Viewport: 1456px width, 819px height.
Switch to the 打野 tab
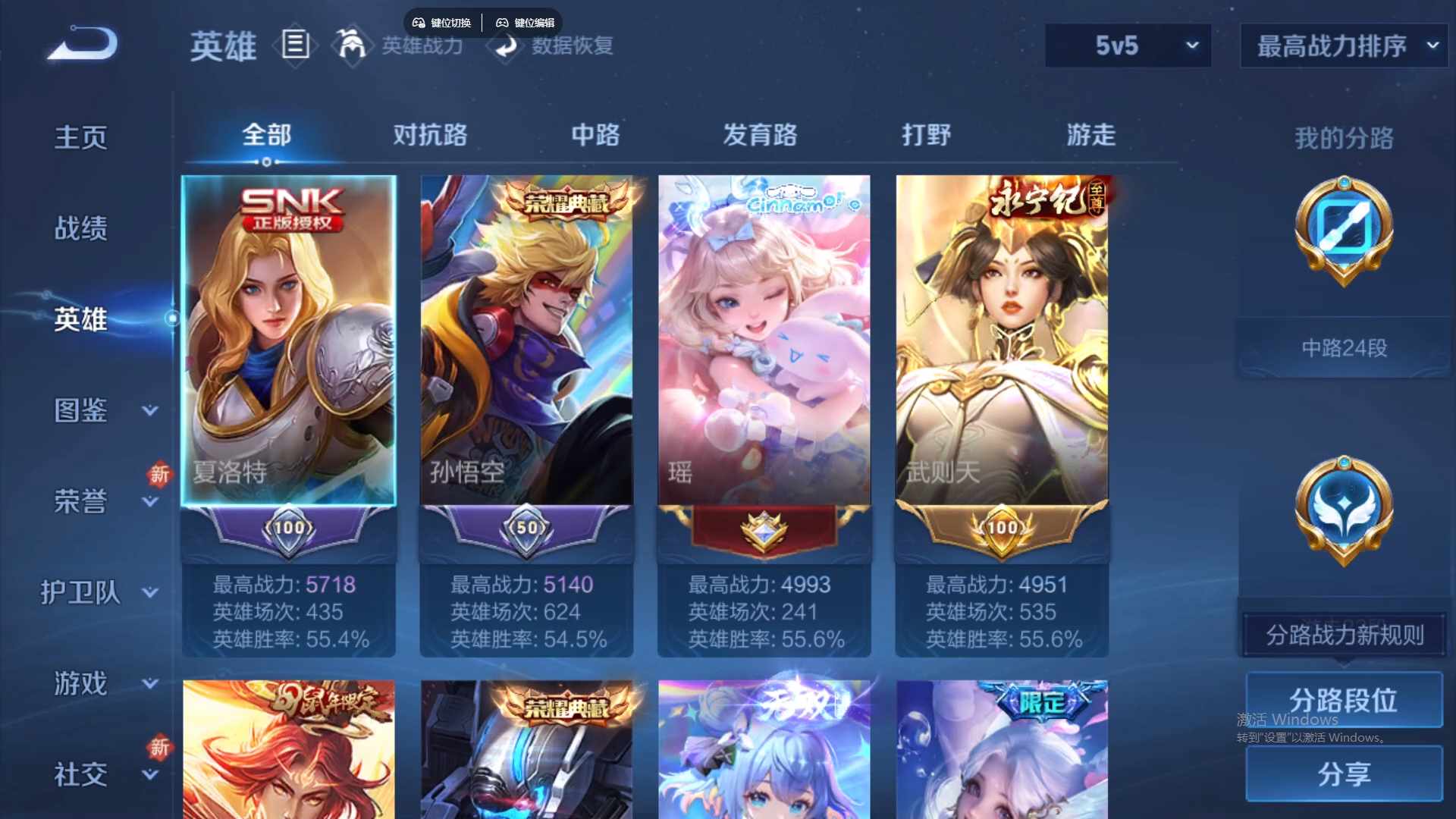927,135
